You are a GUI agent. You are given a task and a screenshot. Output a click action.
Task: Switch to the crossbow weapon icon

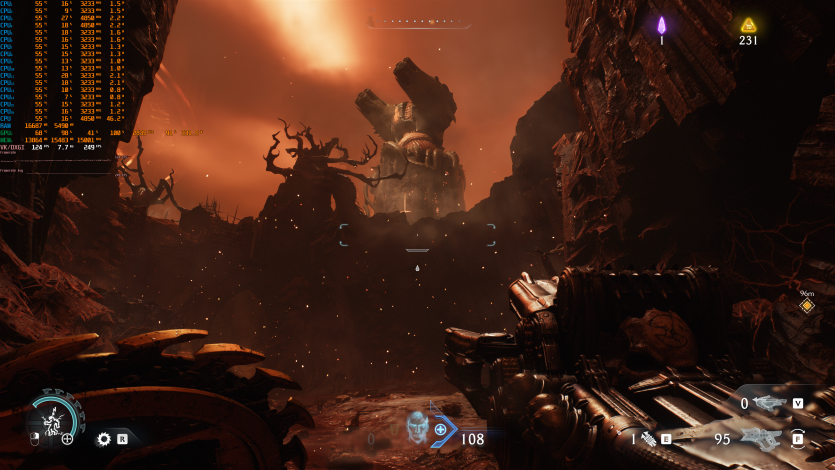coord(770,403)
